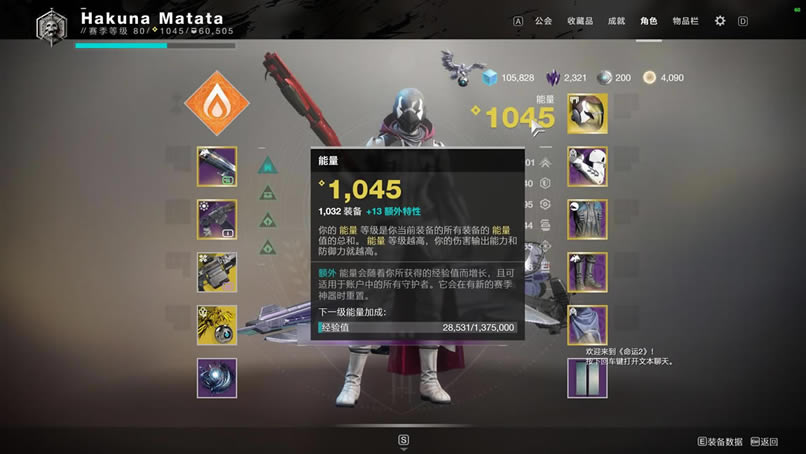The width and height of the screenshot is (806, 454).
Task: Select the blue seasonal artifact orb slot
Action: 217,378
